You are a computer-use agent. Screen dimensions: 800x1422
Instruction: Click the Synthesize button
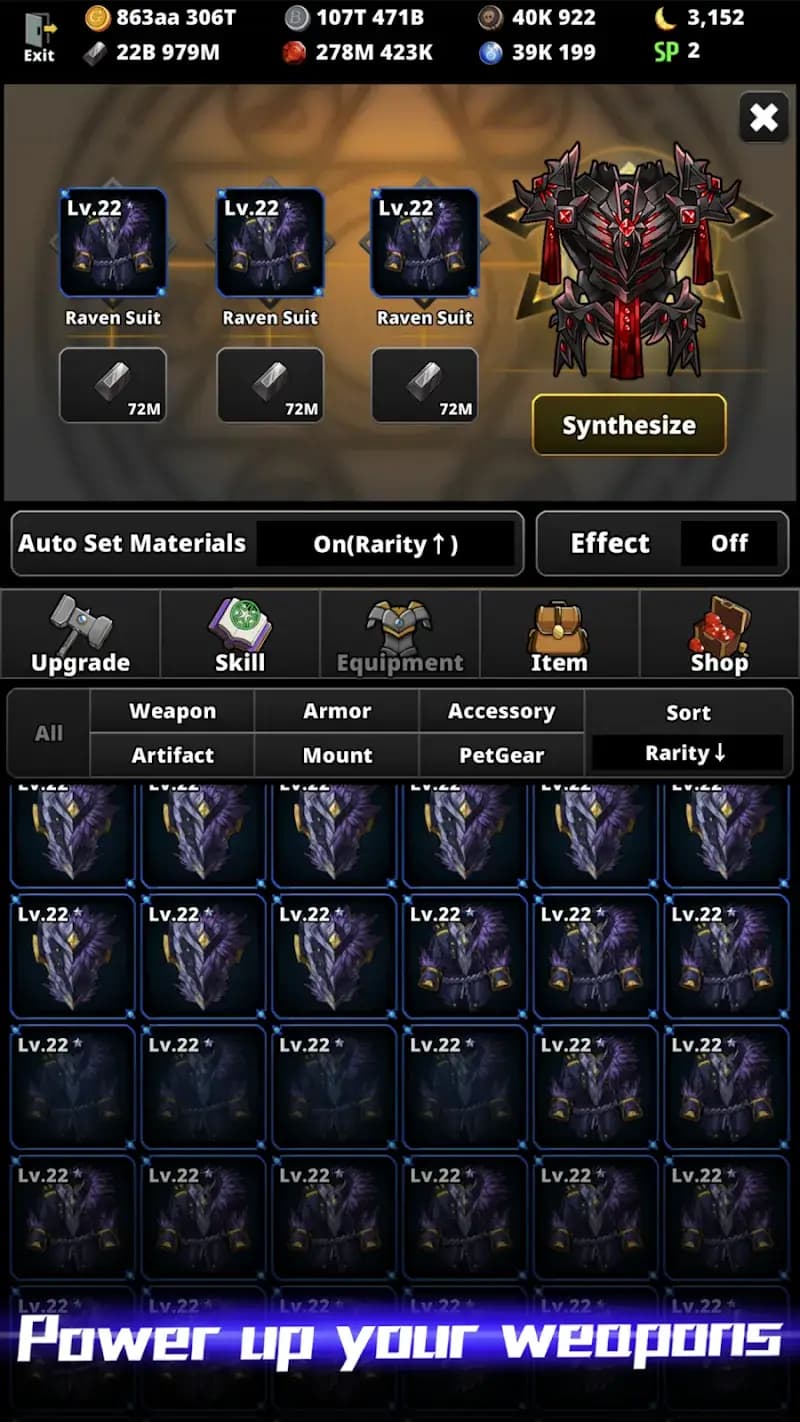pos(628,425)
